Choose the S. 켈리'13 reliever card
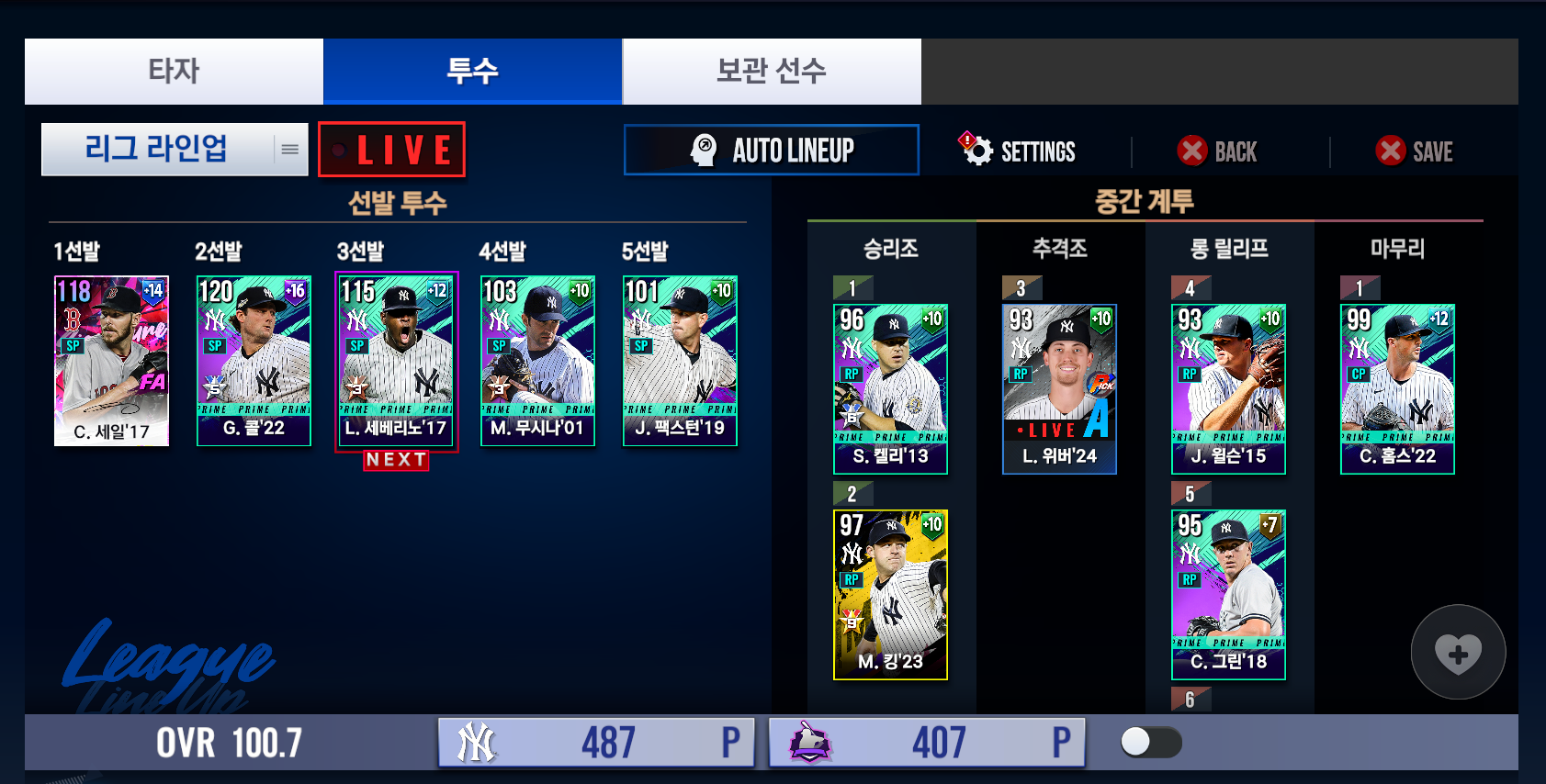 click(890, 389)
